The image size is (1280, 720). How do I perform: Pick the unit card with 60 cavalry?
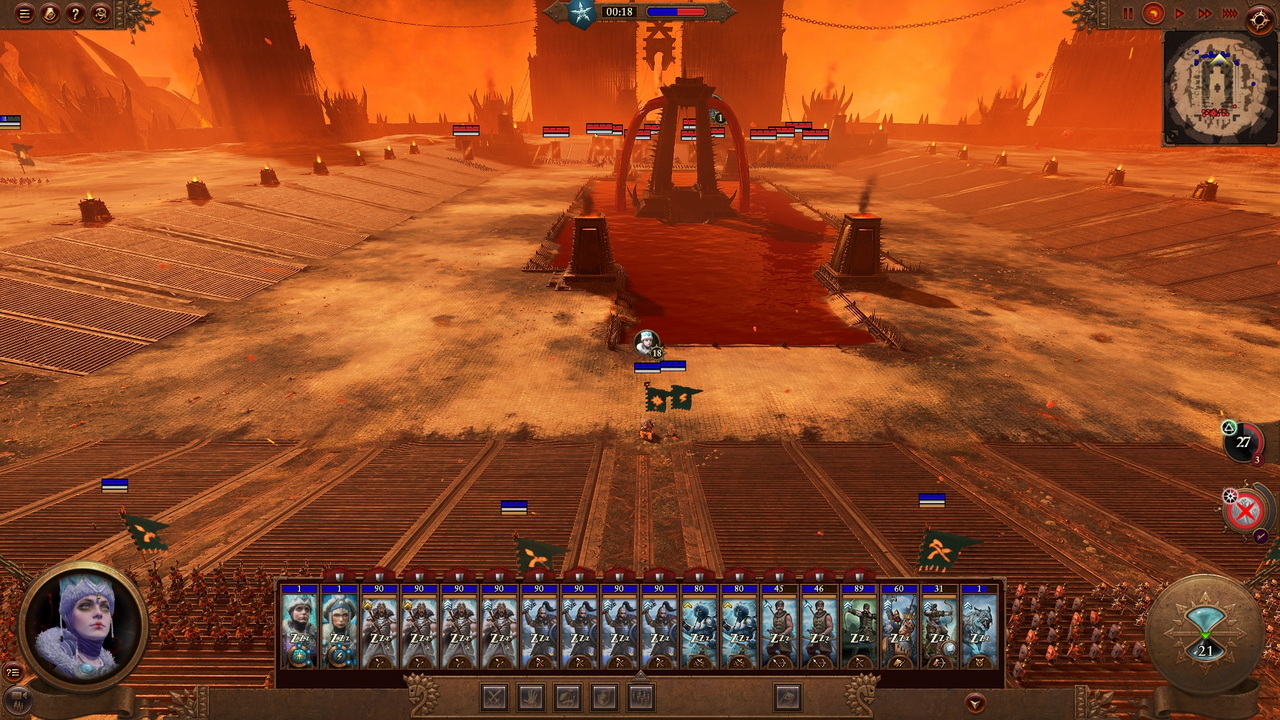pos(899,628)
